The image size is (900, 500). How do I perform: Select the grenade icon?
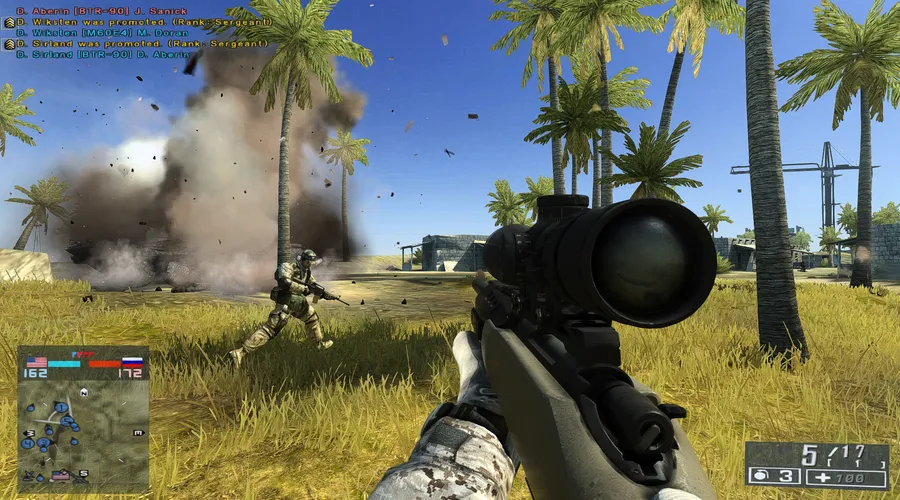758,477
